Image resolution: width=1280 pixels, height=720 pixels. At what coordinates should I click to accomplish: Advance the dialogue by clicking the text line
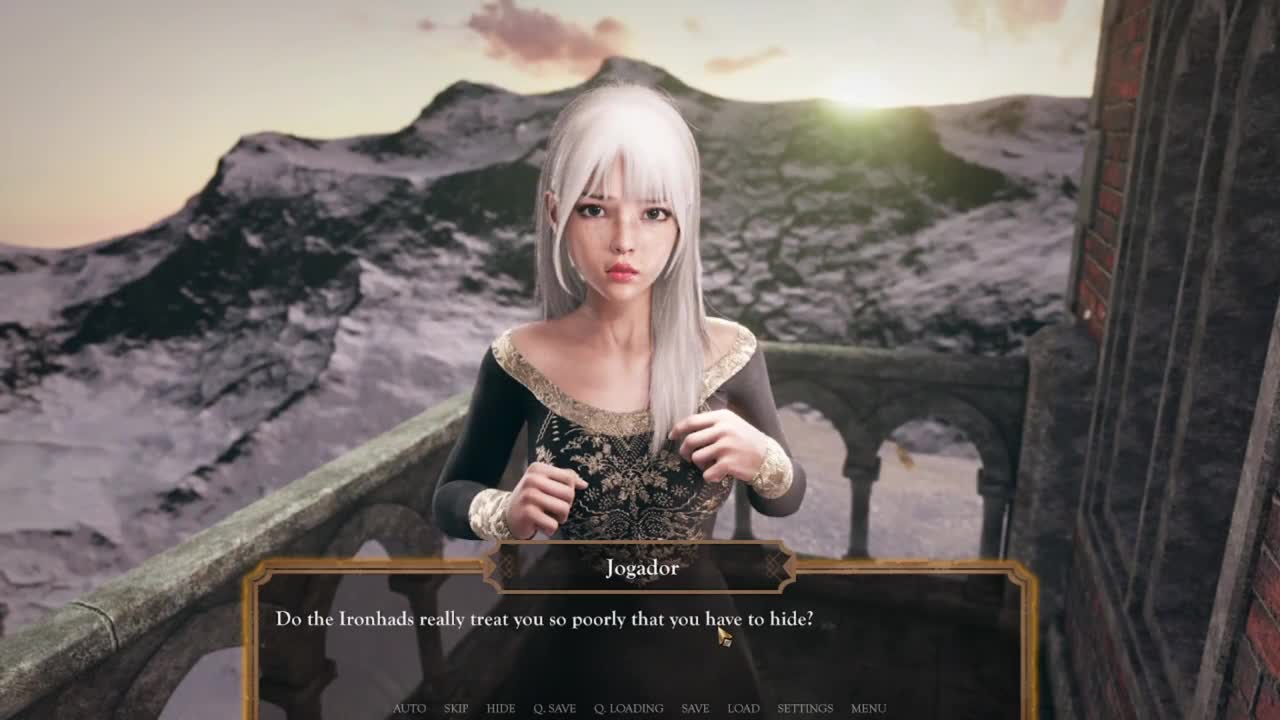(x=544, y=620)
